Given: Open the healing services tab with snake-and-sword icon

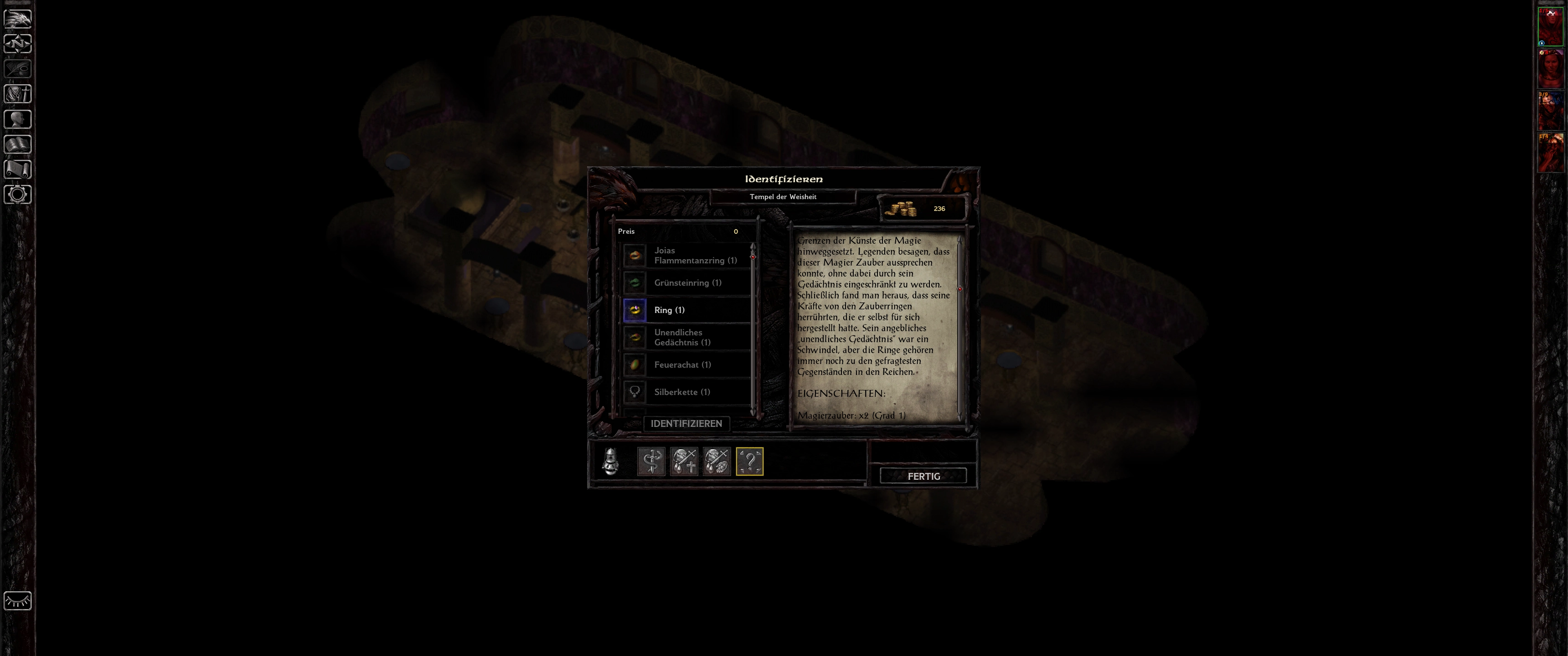Looking at the screenshot, I should click(651, 461).
